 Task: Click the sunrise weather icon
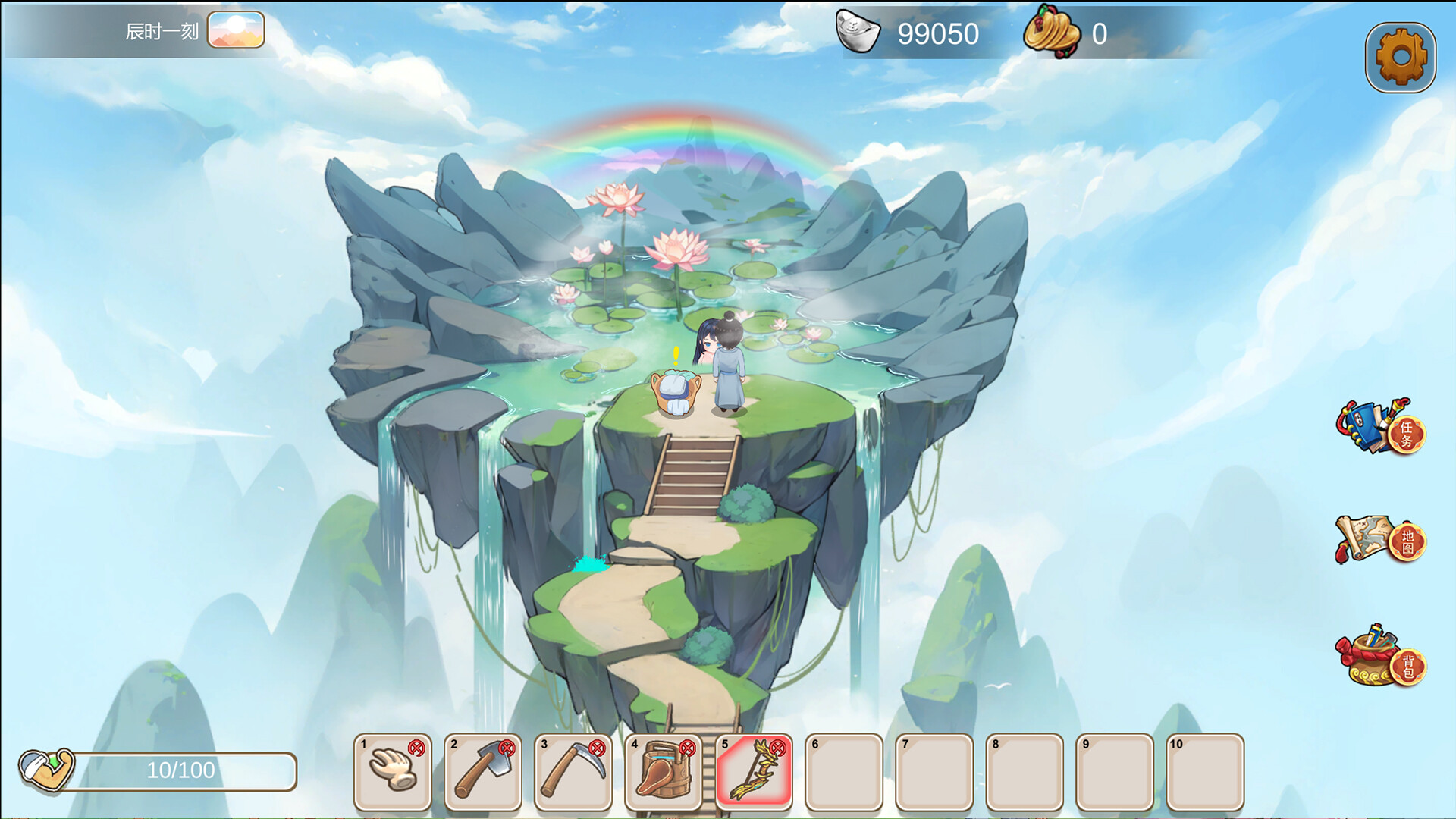pos(237,30)
